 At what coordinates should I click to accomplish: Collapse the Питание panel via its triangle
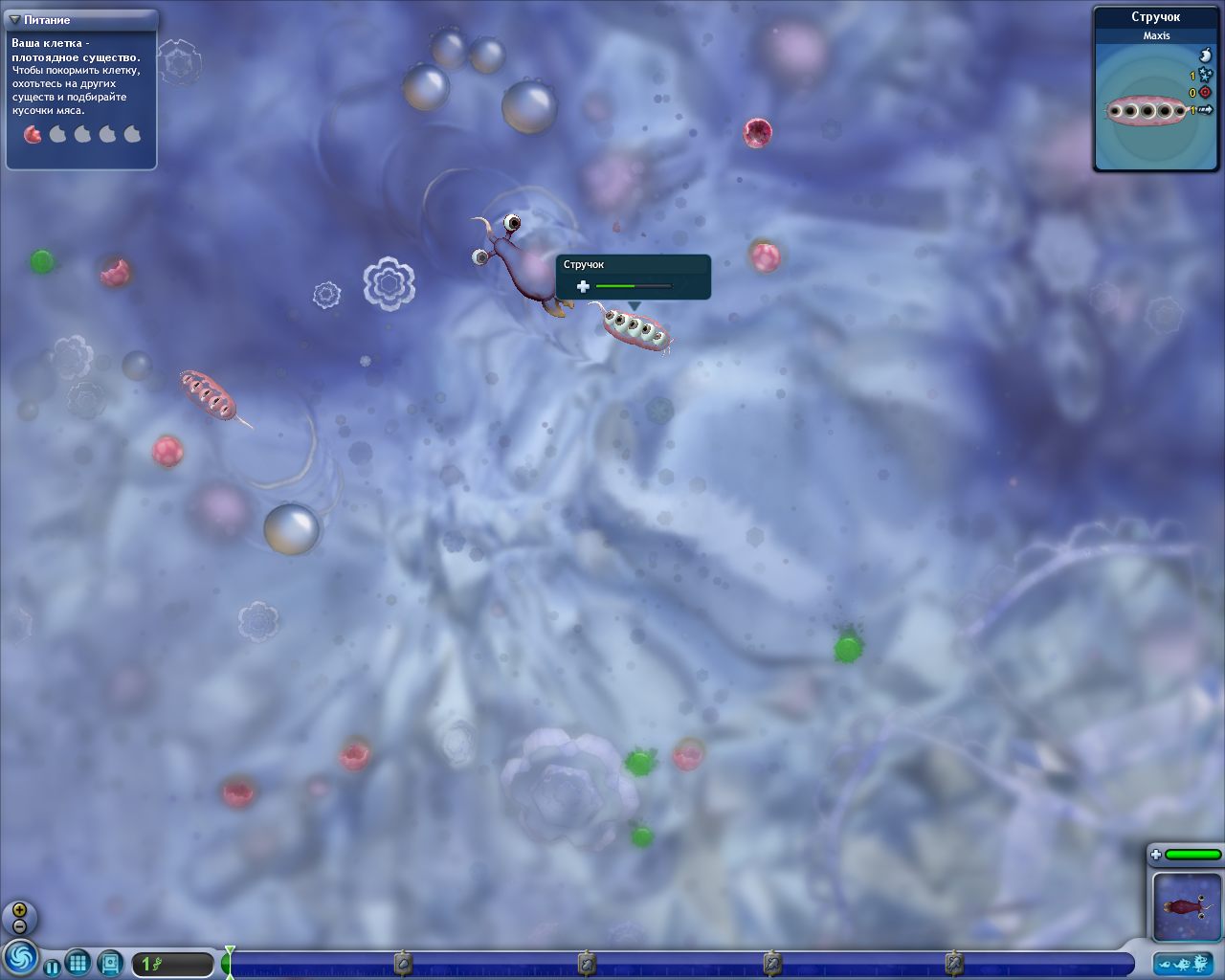pos(12,19)
